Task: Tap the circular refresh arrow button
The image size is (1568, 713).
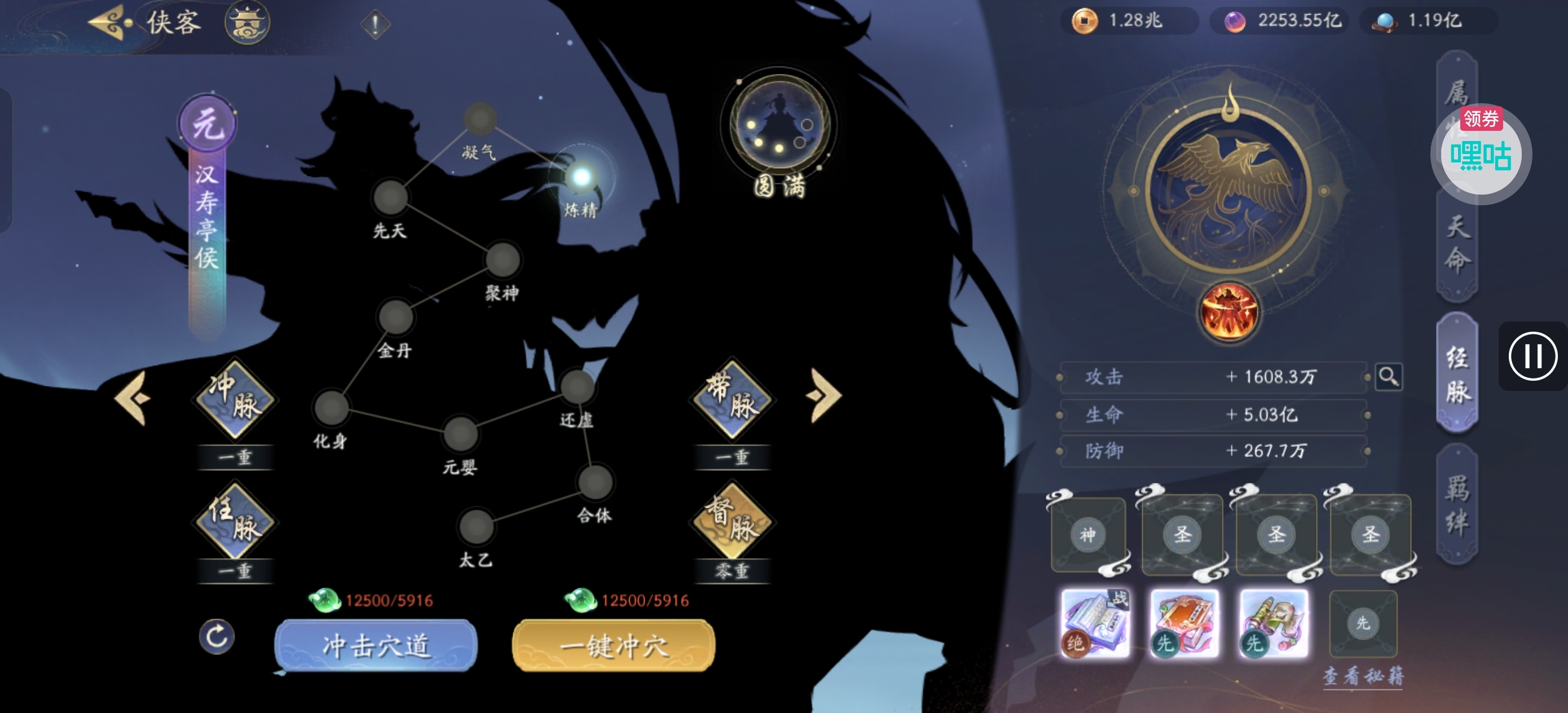Action: pos(217,636)
